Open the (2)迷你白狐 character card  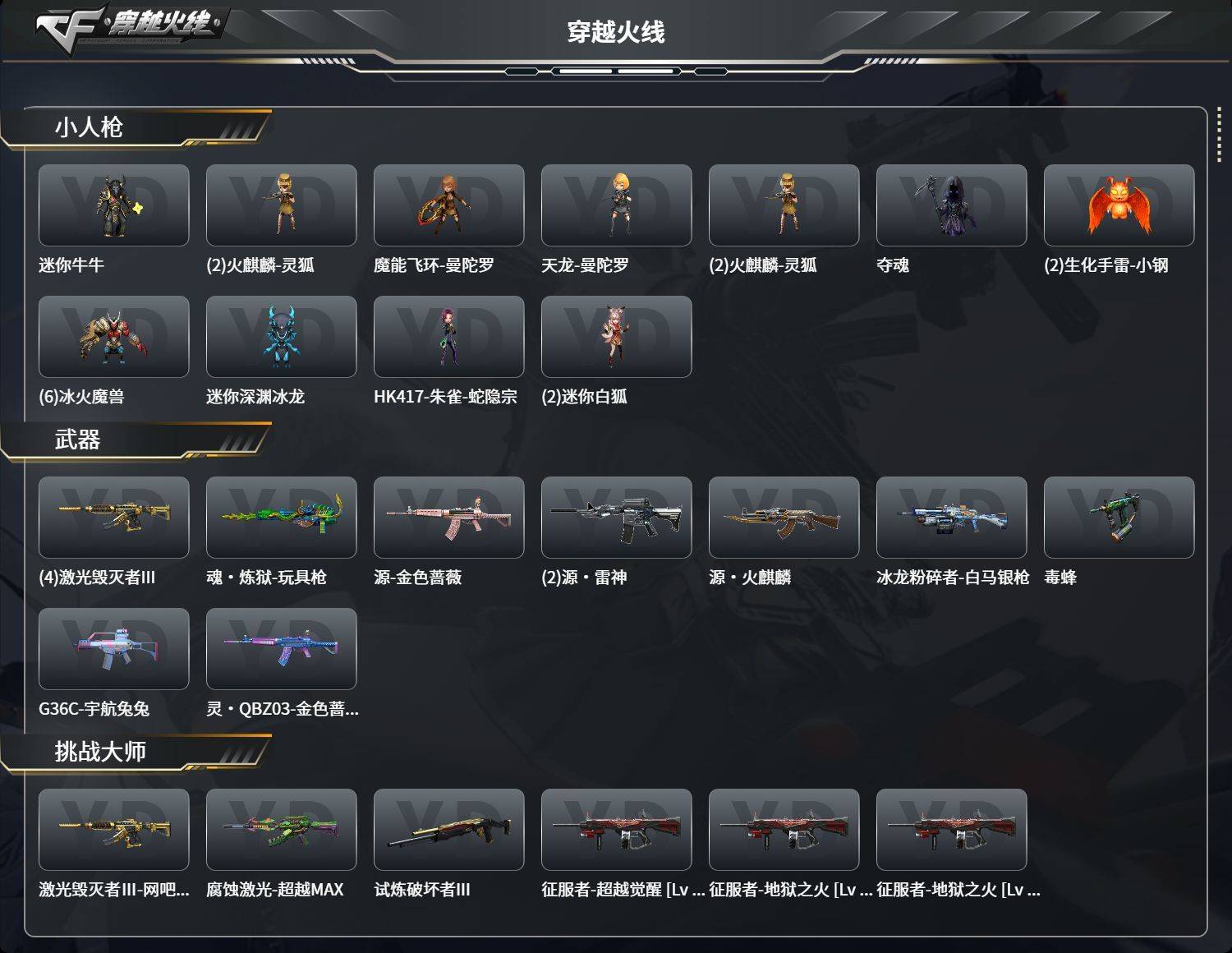(617, 337)
